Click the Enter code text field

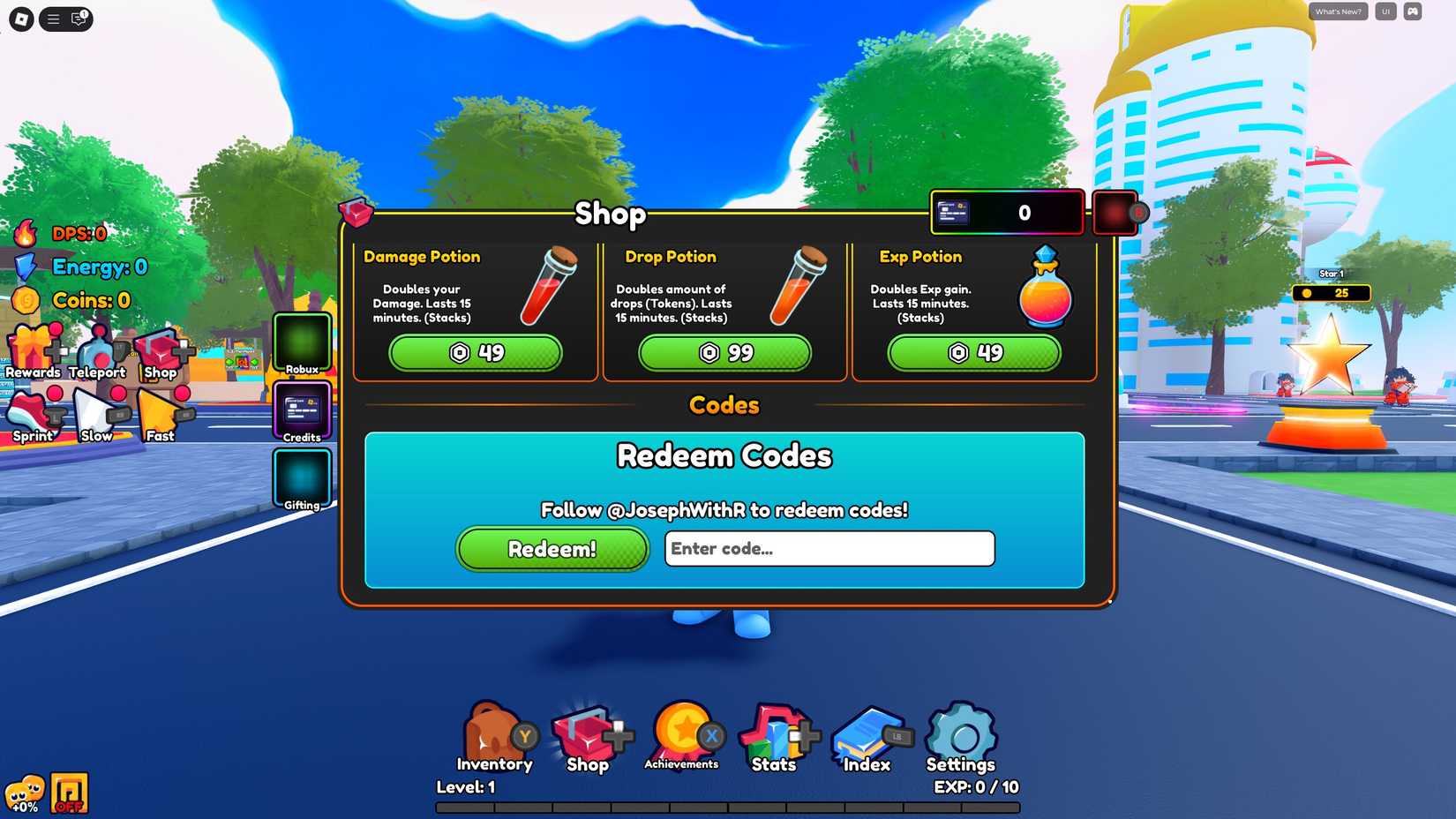(x=829, y=549)
